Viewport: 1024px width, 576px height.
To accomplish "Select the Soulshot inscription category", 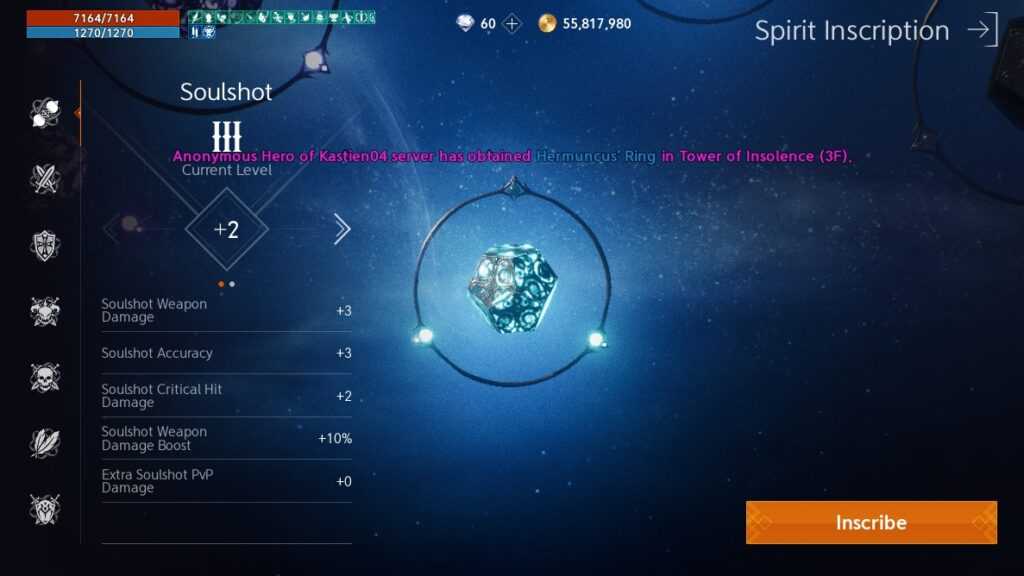I will point(45,113).
